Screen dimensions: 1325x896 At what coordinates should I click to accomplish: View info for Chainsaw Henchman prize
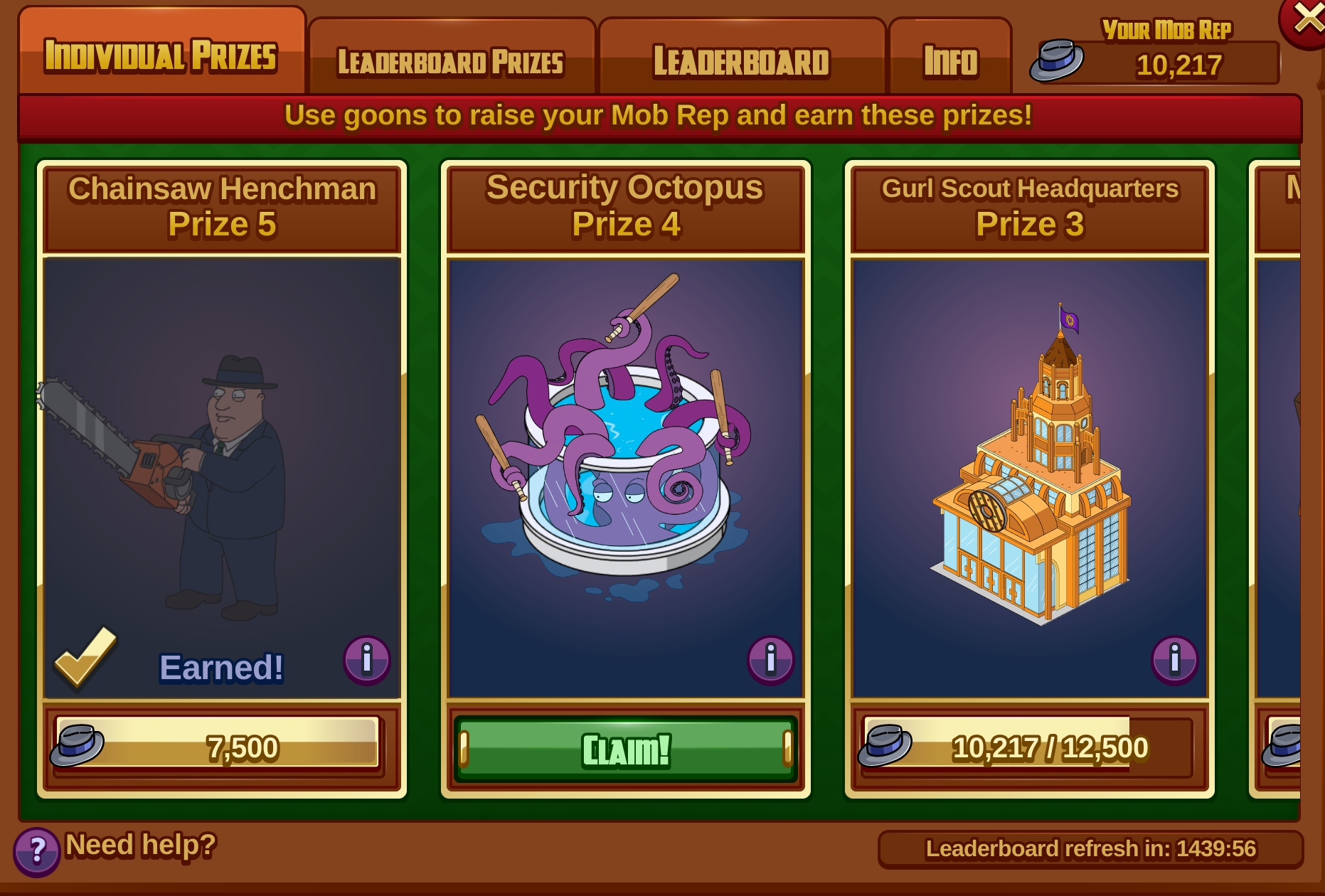pyautogui.click(x=367, y=659)
